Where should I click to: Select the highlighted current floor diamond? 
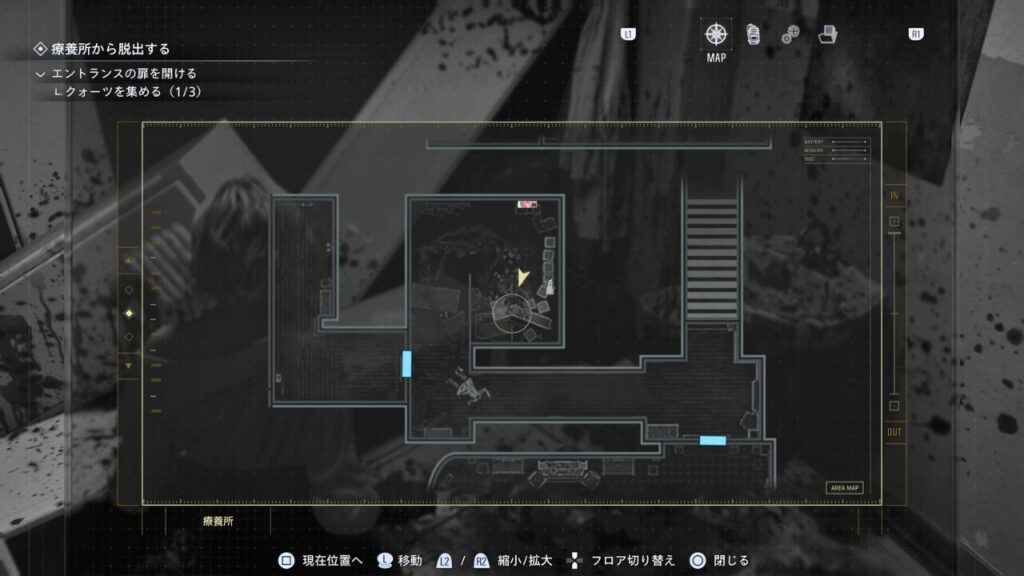click(x=128, y=313)
